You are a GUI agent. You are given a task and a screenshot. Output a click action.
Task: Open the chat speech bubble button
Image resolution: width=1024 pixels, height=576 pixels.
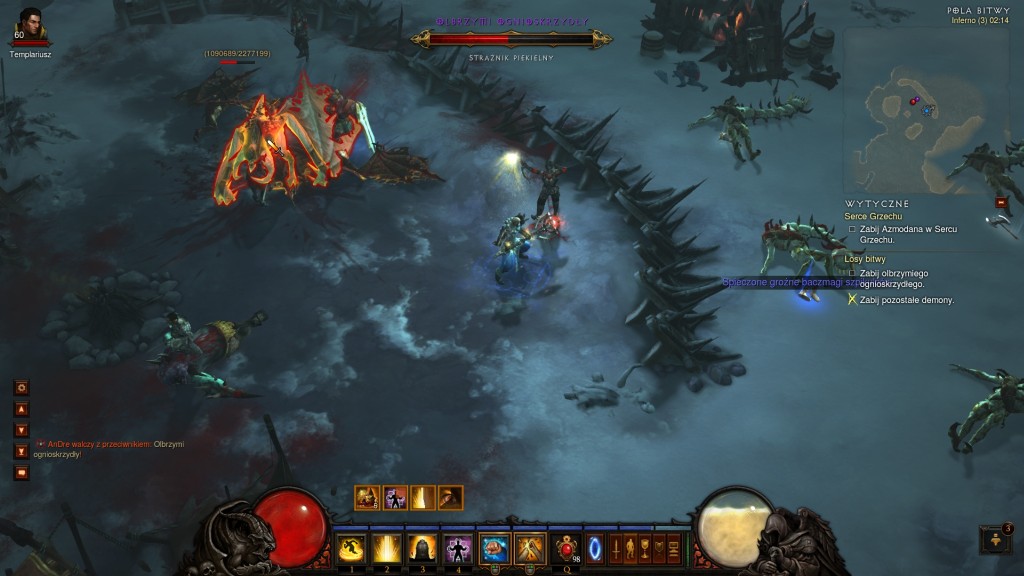21,473
